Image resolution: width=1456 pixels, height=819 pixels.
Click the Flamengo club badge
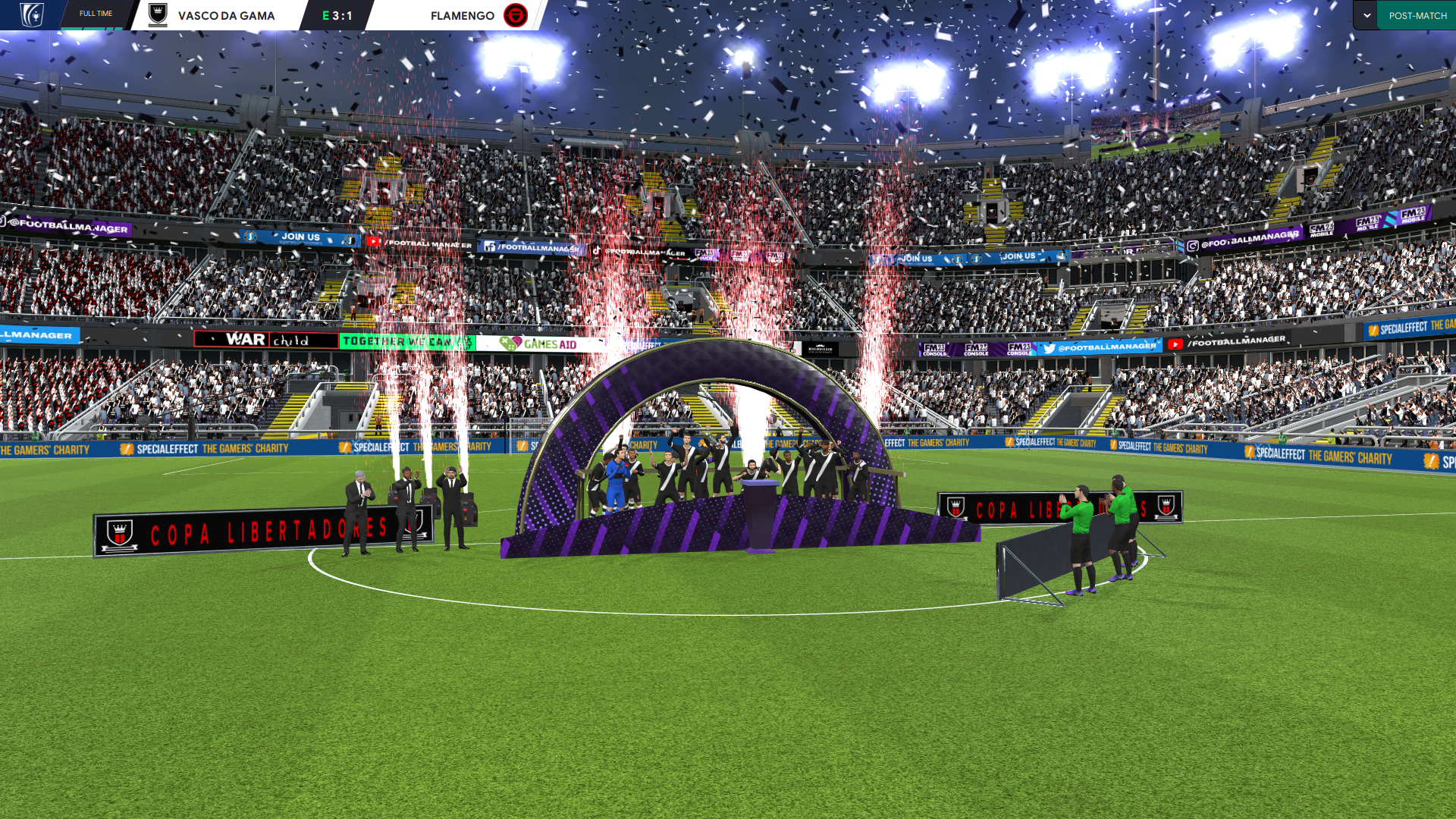point(516,15)
